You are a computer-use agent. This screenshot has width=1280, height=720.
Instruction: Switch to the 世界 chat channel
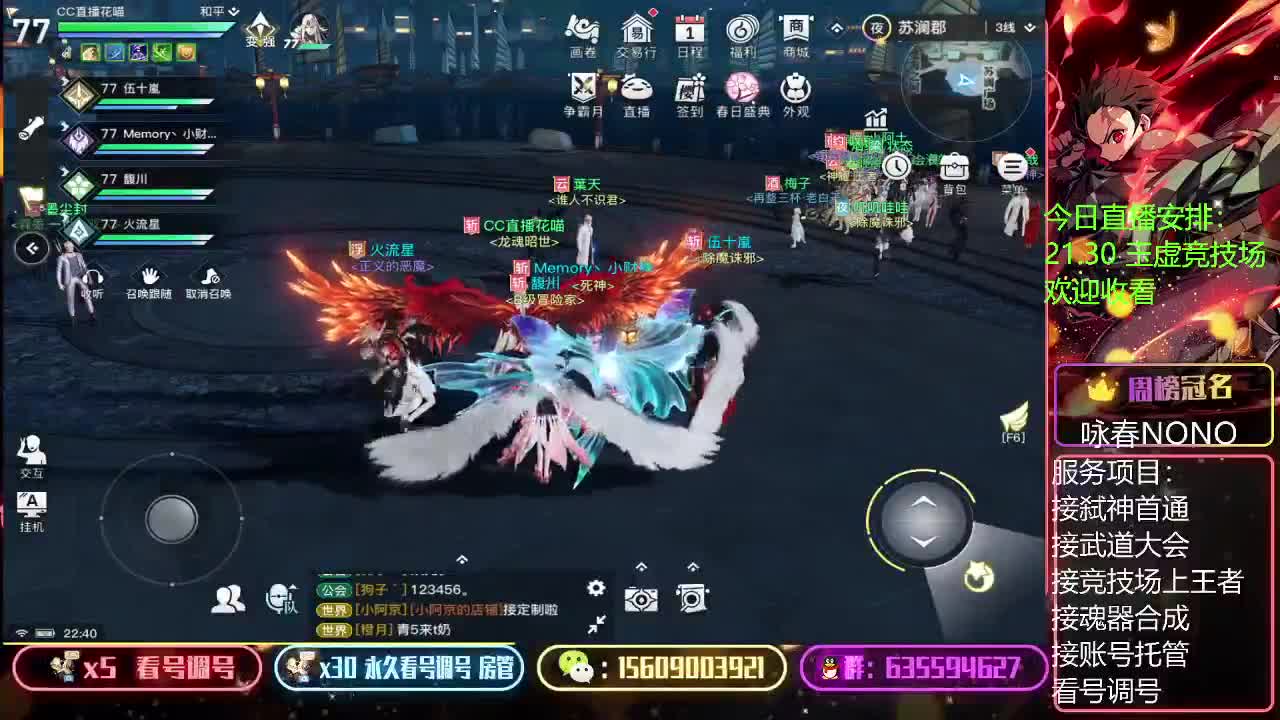click(337, 610)
